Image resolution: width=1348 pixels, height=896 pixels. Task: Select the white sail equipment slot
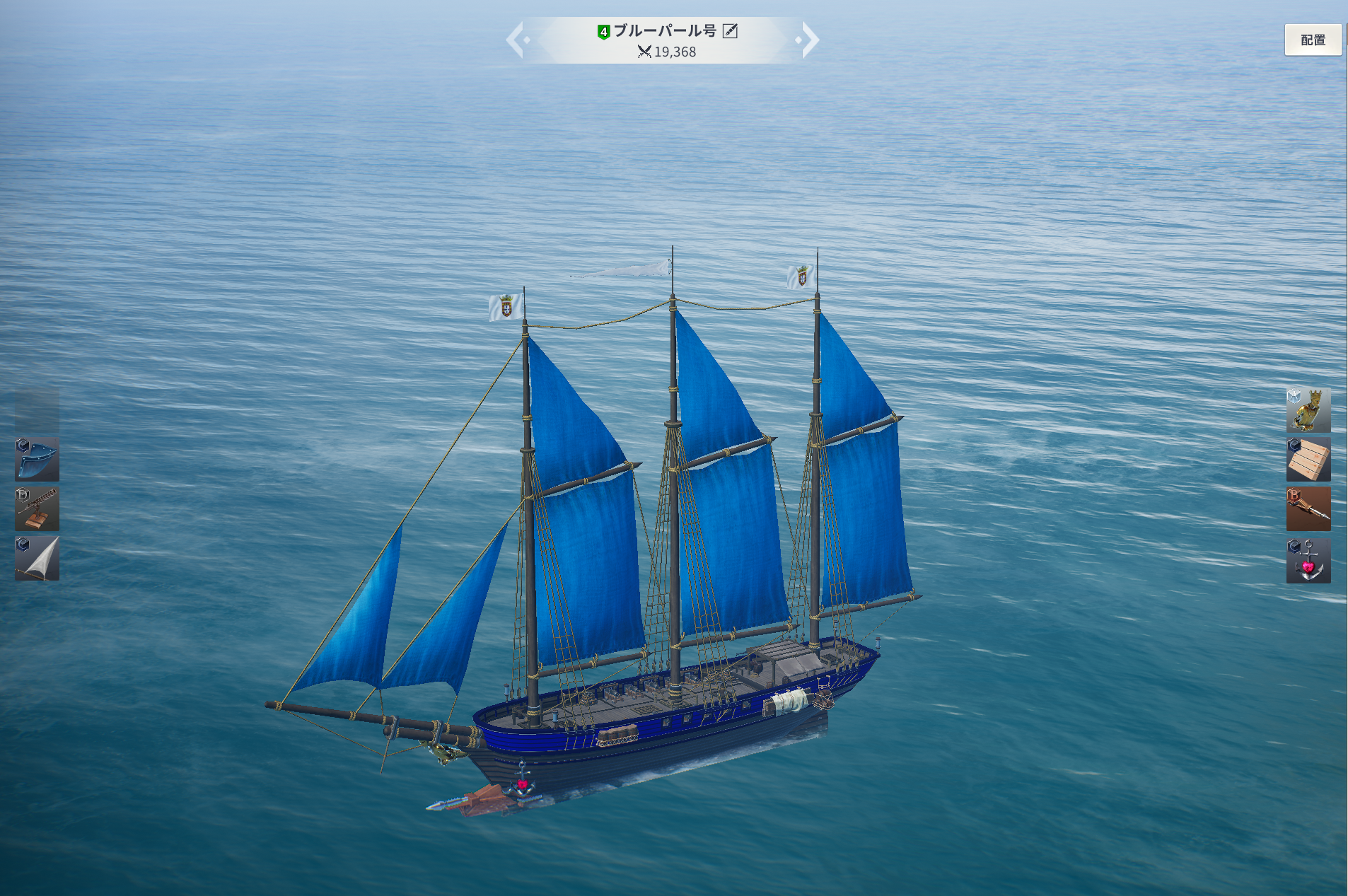click(x=37, y=559)
